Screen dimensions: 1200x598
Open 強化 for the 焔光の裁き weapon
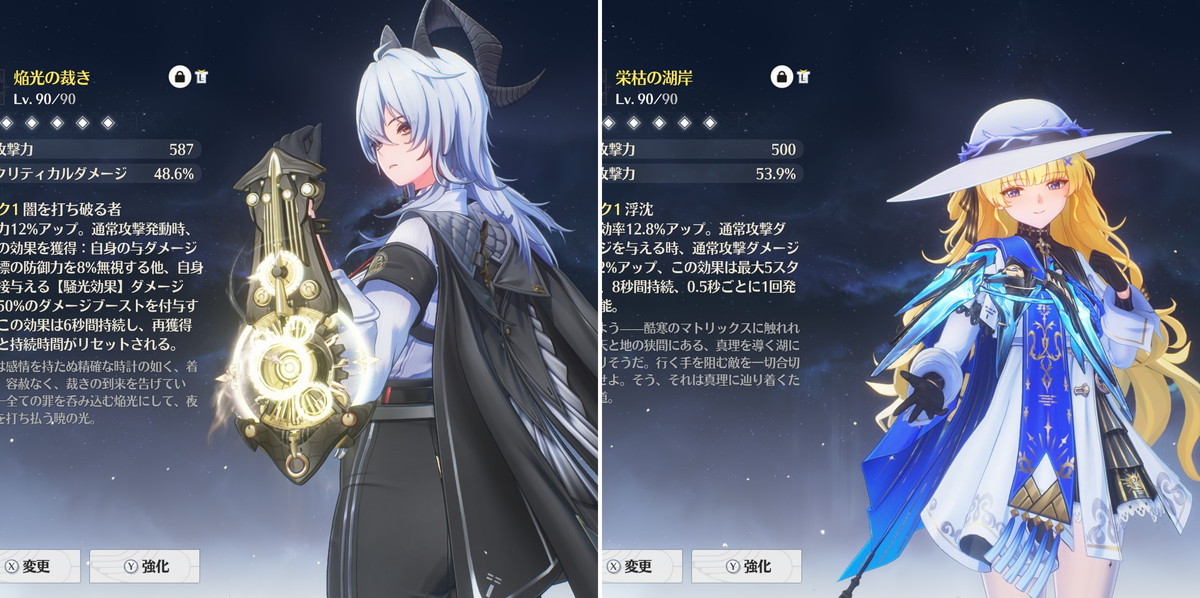click(144, 566)
